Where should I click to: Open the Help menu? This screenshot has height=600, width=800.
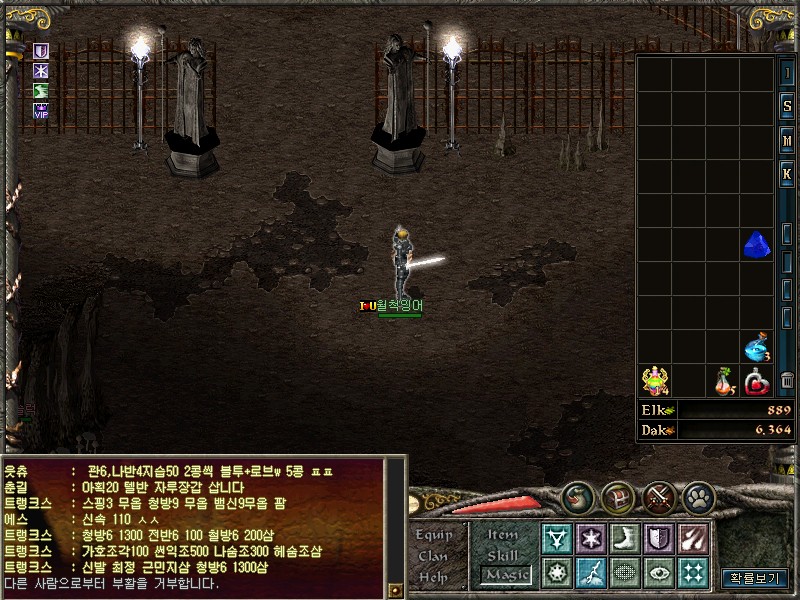[x=433, y=577]
